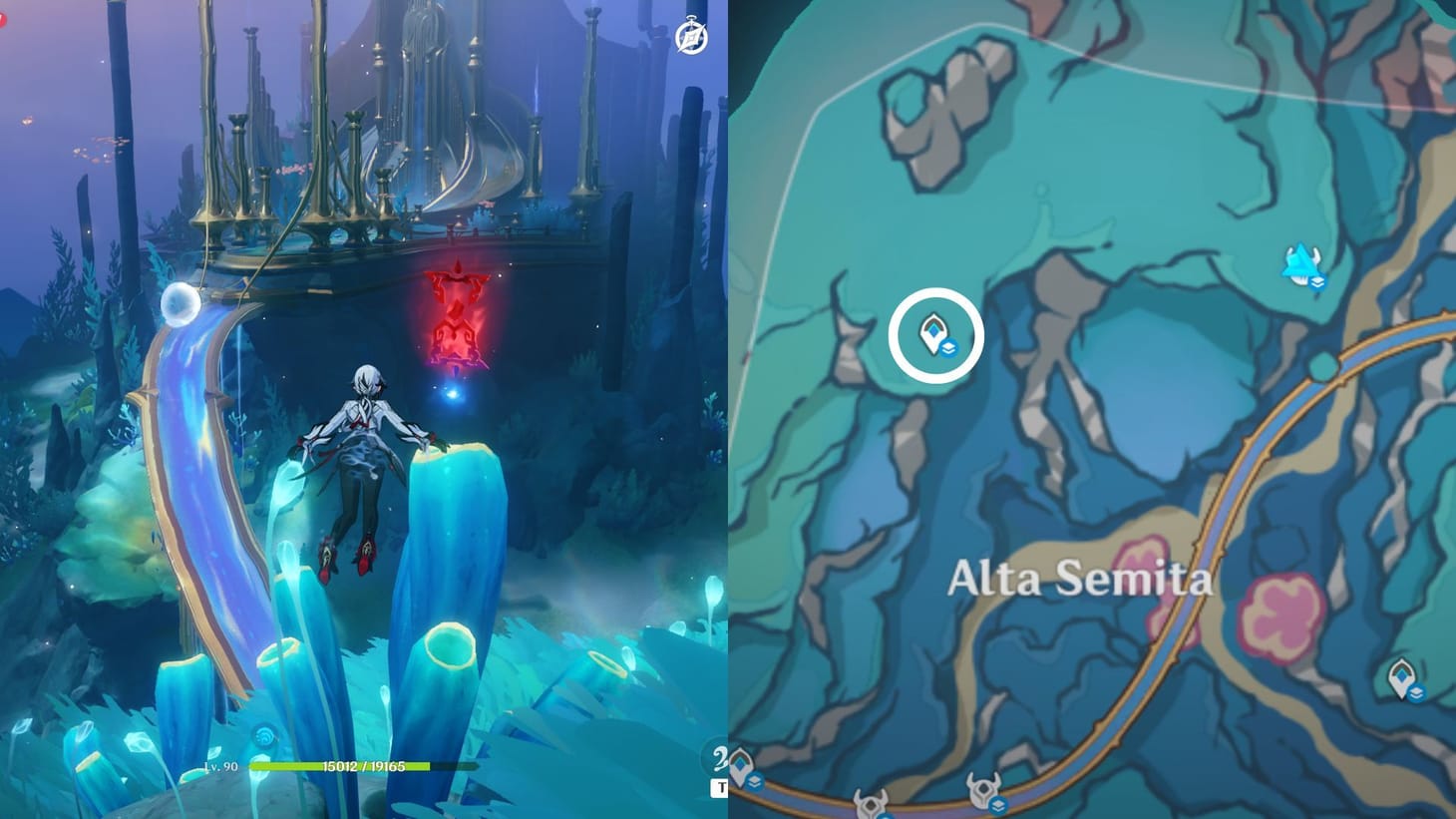Click the left horned enemy marker at map bottom

pyautogui.click(x=872, y=803)
